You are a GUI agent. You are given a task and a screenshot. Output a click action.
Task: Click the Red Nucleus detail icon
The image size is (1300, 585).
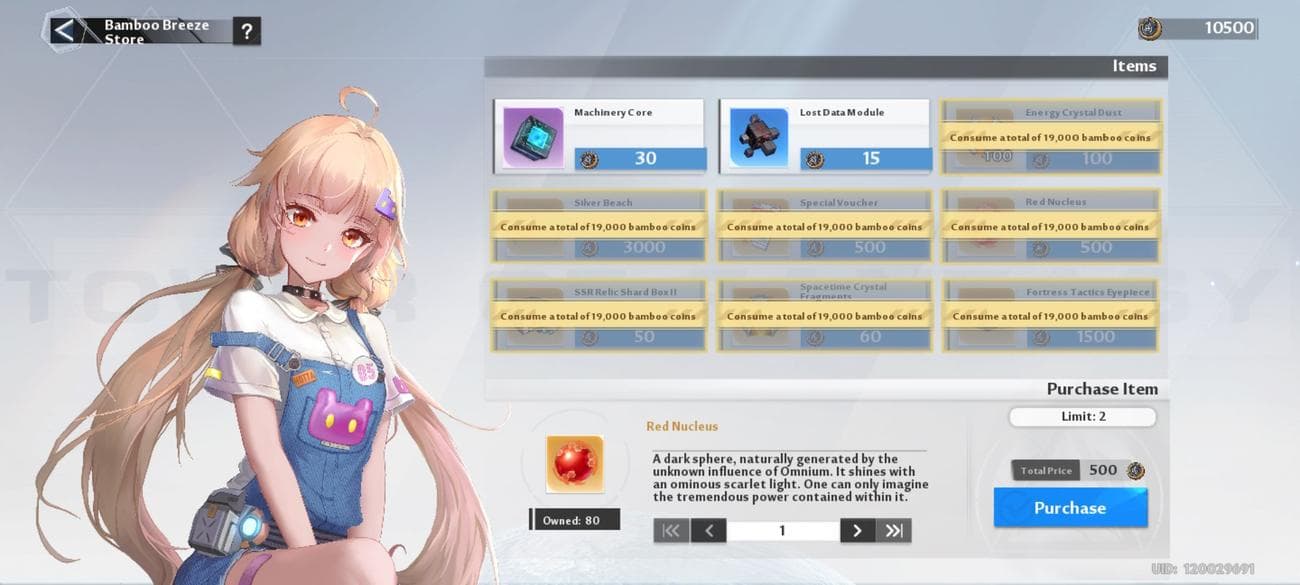click(575, 464)
